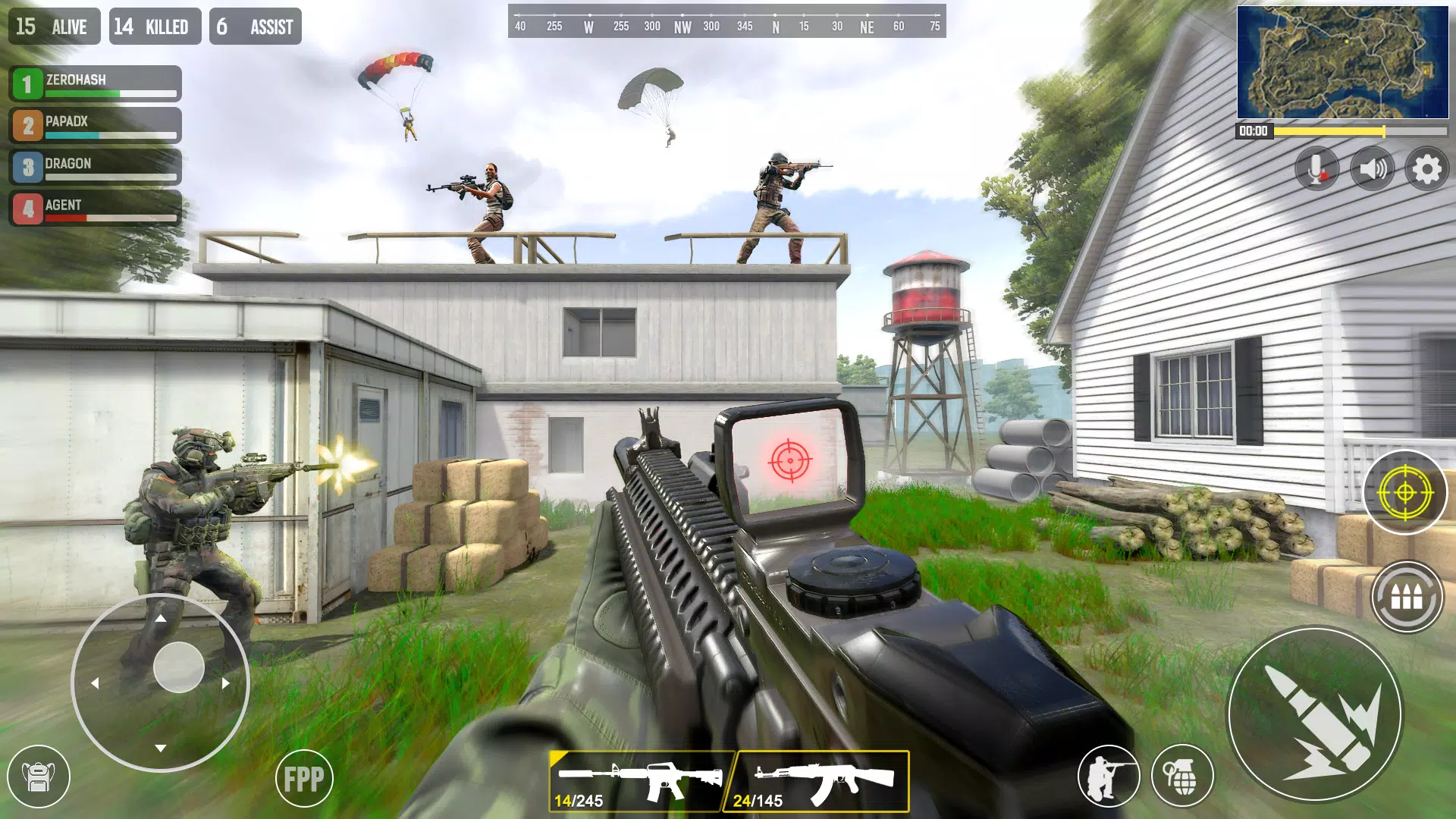The image size is (1456, 819).
Task: Tap the speaker audio icon
Action: (x=1373, y=168)
